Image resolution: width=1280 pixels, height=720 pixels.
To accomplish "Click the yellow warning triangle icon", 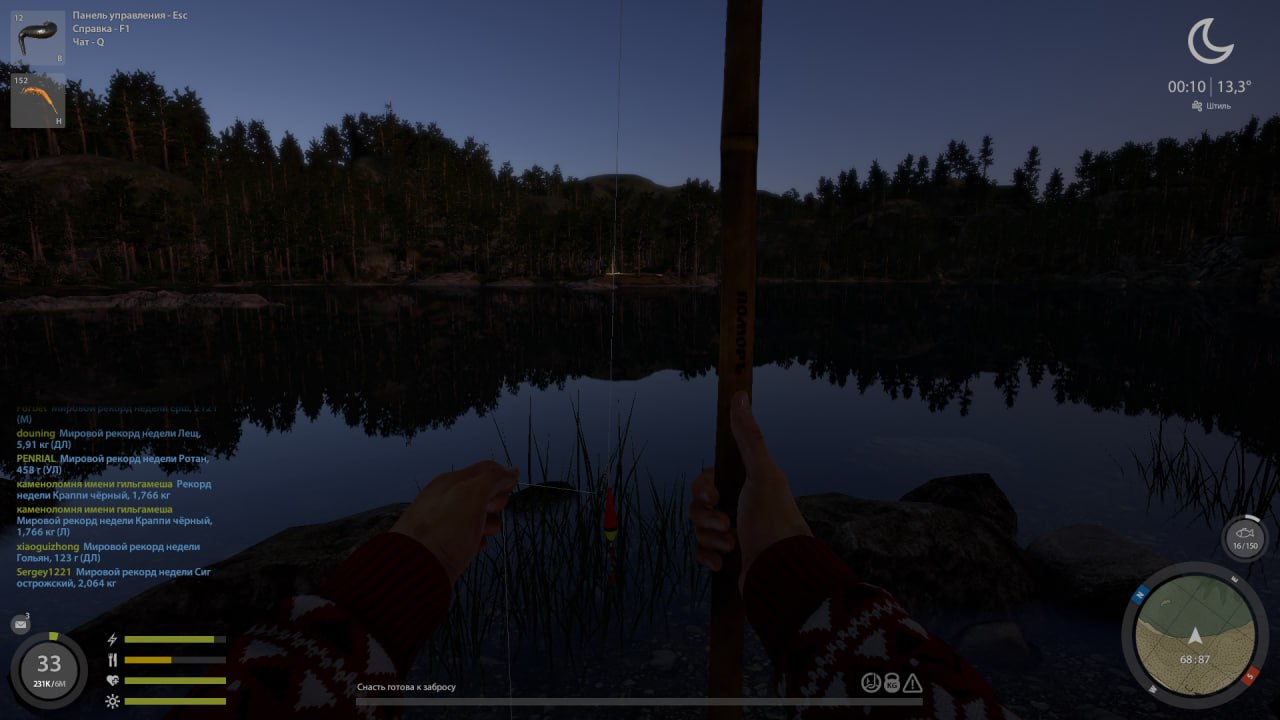I will click(912, 683).
